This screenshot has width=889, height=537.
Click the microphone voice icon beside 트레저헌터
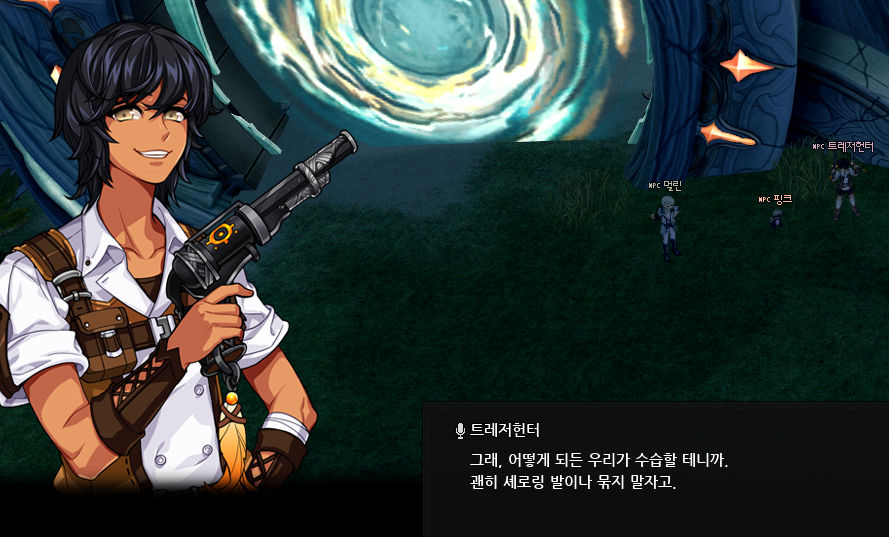tap(460, 431)
